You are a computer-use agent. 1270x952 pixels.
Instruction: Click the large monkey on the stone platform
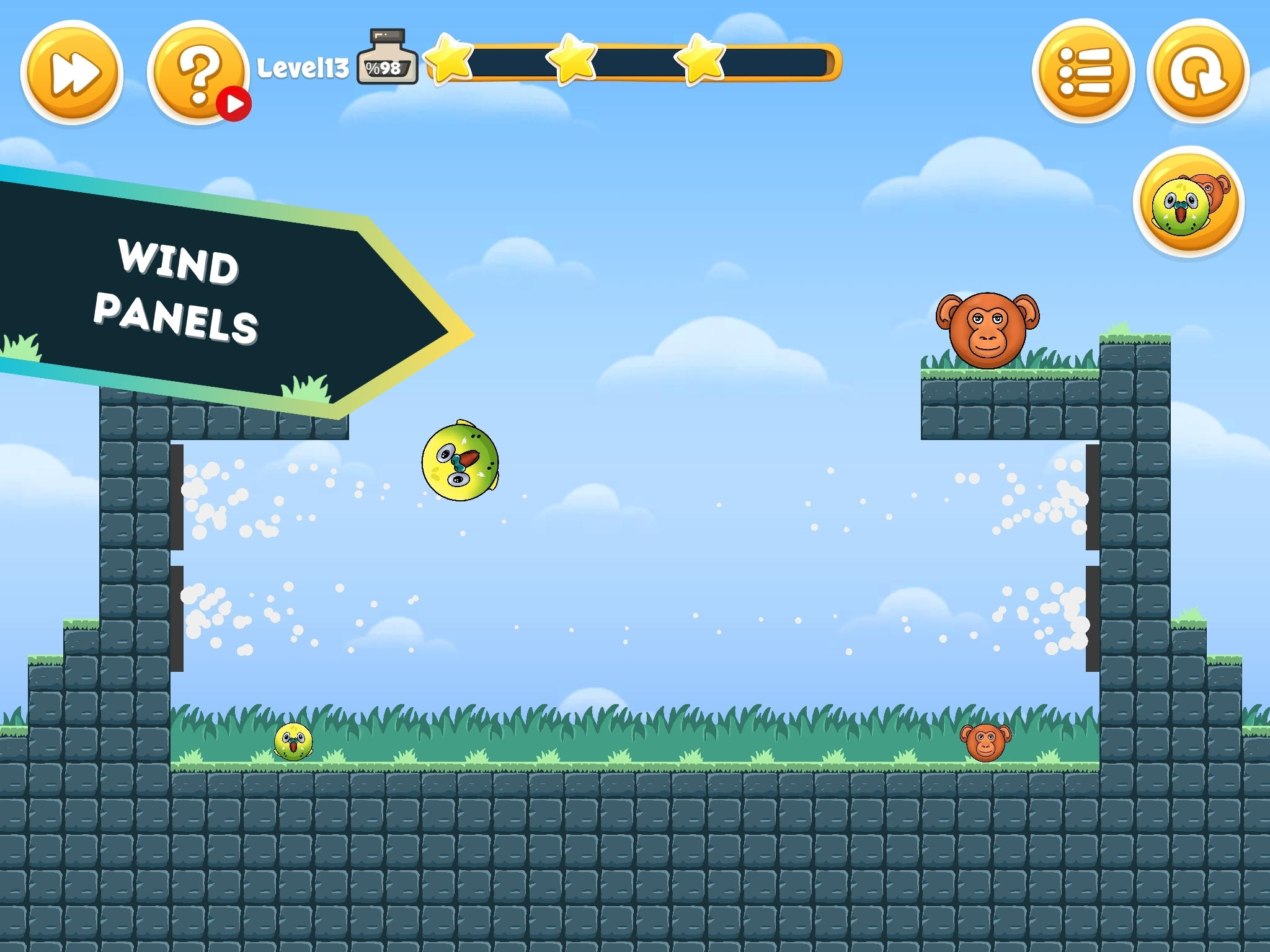tap(988, 330)
